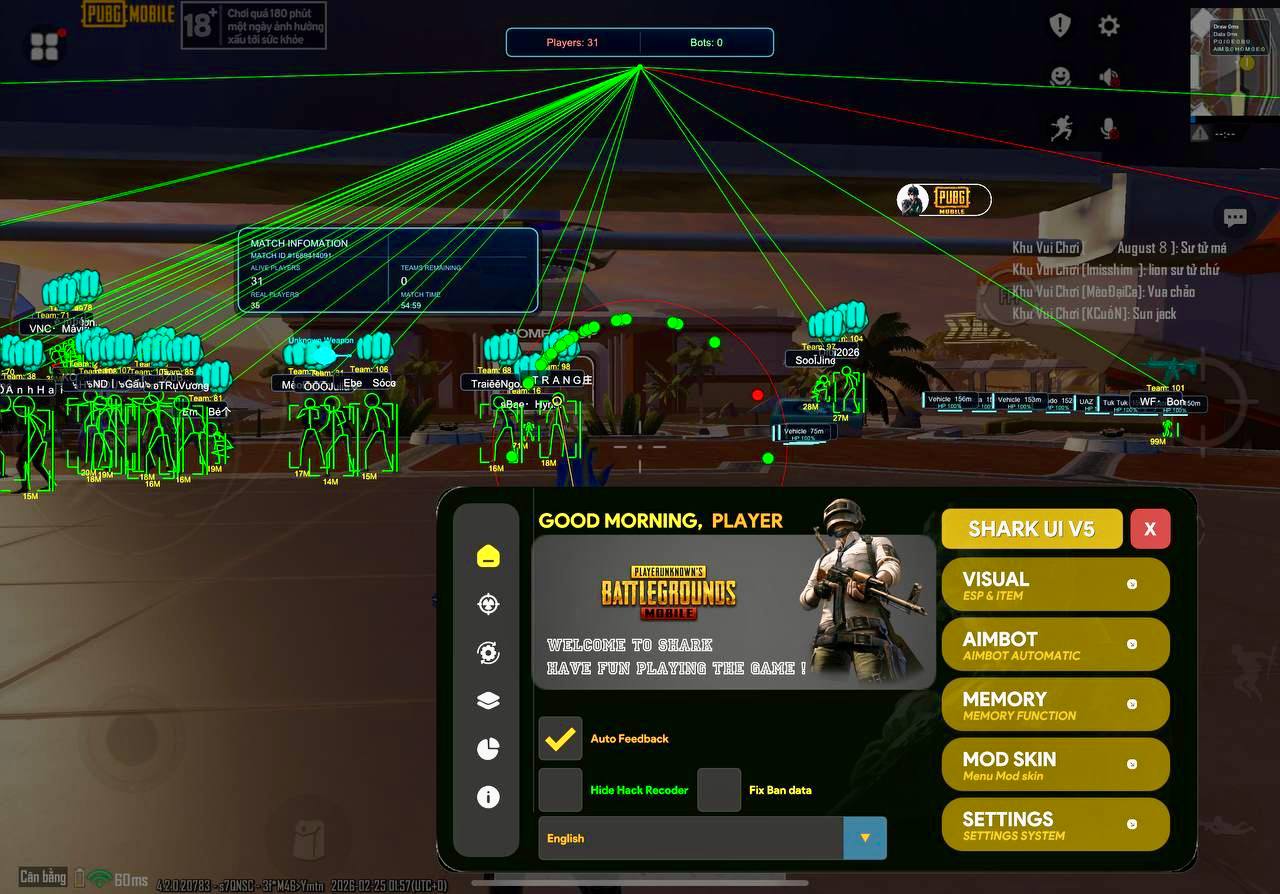Select the crosshair aimbot icon in the sidebar

click(x=487, y=604)
